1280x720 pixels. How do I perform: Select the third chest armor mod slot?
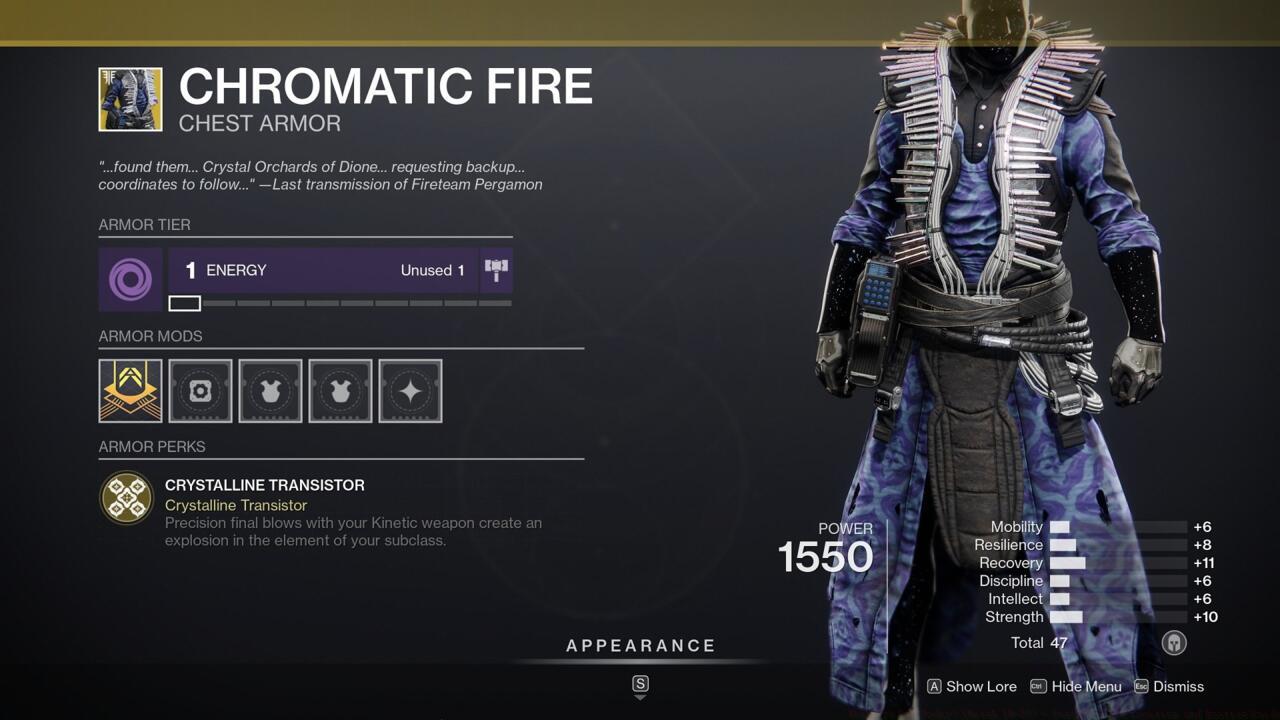pos(270,391)
